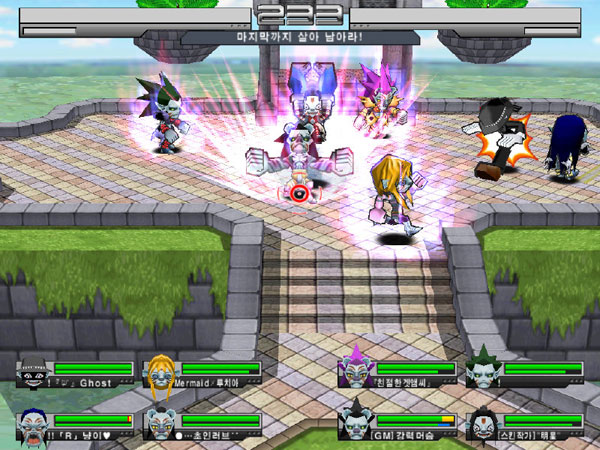Select the [GM] 강력머슴 player portrait
This screenshot has height=450, width=600.
[355, 423]
